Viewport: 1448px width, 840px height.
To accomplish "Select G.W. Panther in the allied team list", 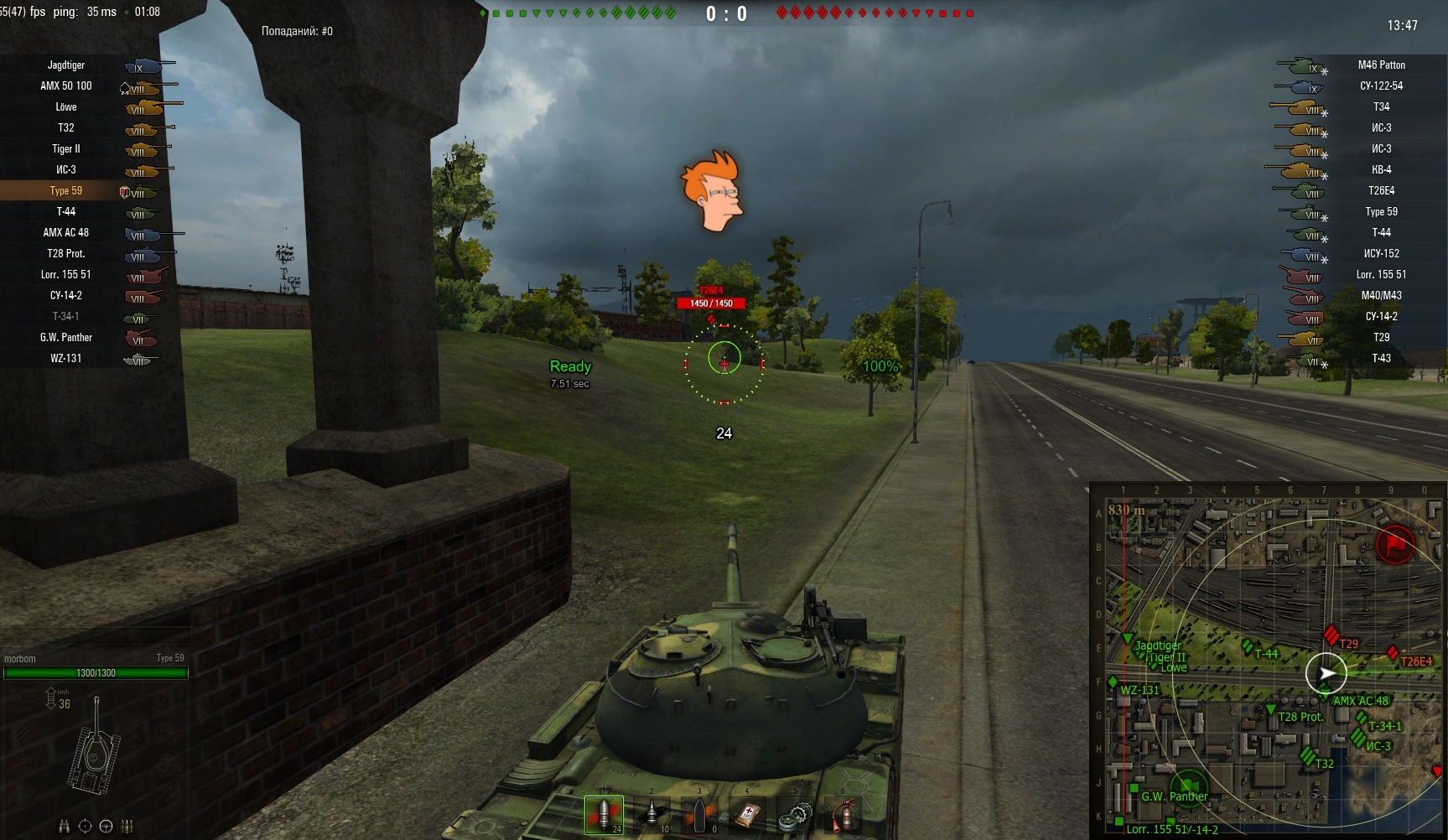I will click(x=66, y=338).
